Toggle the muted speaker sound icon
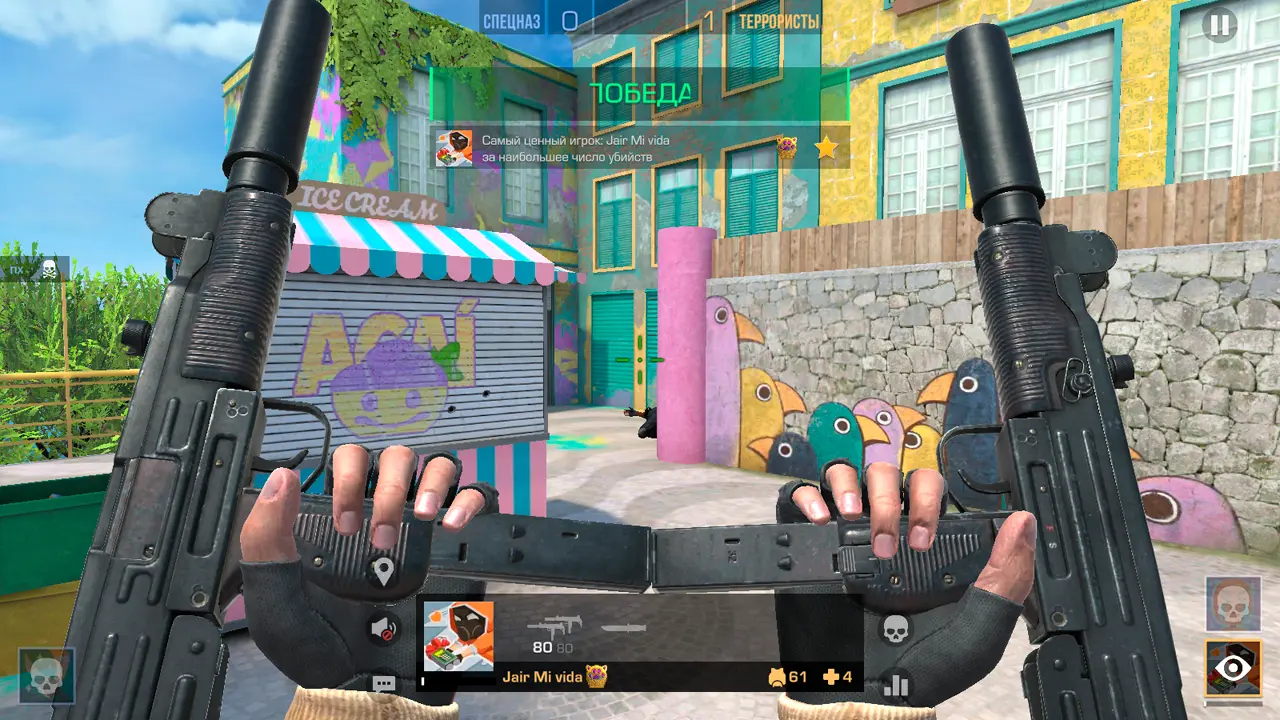 coord(383,629)
